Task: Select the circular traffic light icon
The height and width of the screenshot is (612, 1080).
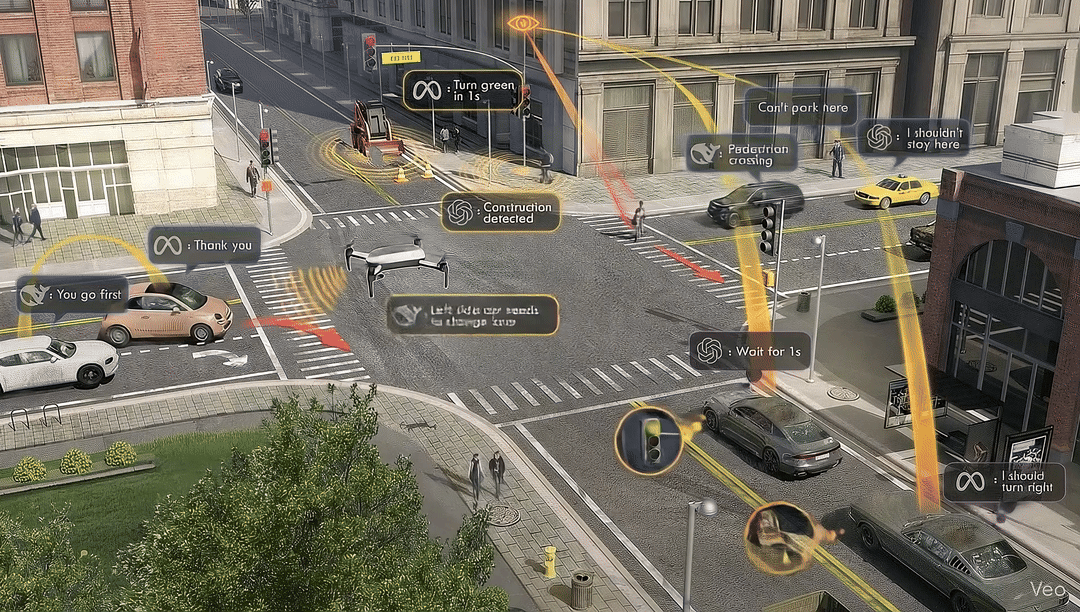Action: [x=649, y=441]
